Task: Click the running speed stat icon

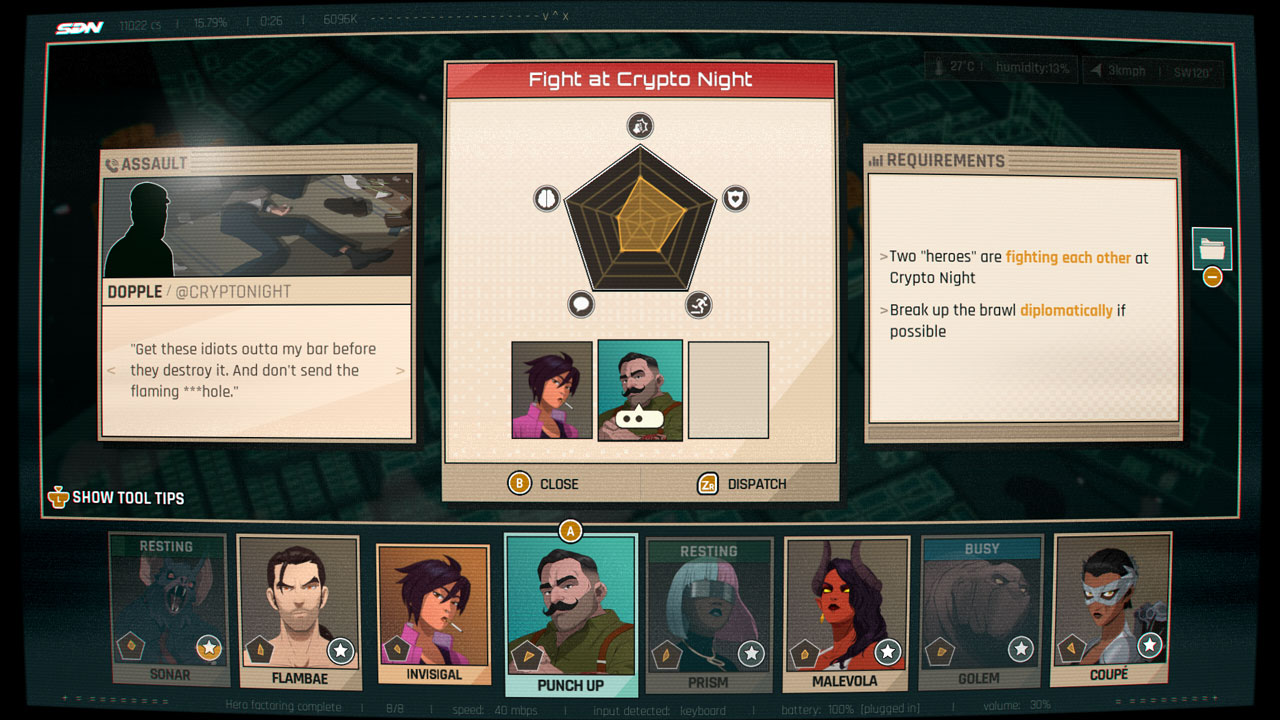Action: [697, 305]
